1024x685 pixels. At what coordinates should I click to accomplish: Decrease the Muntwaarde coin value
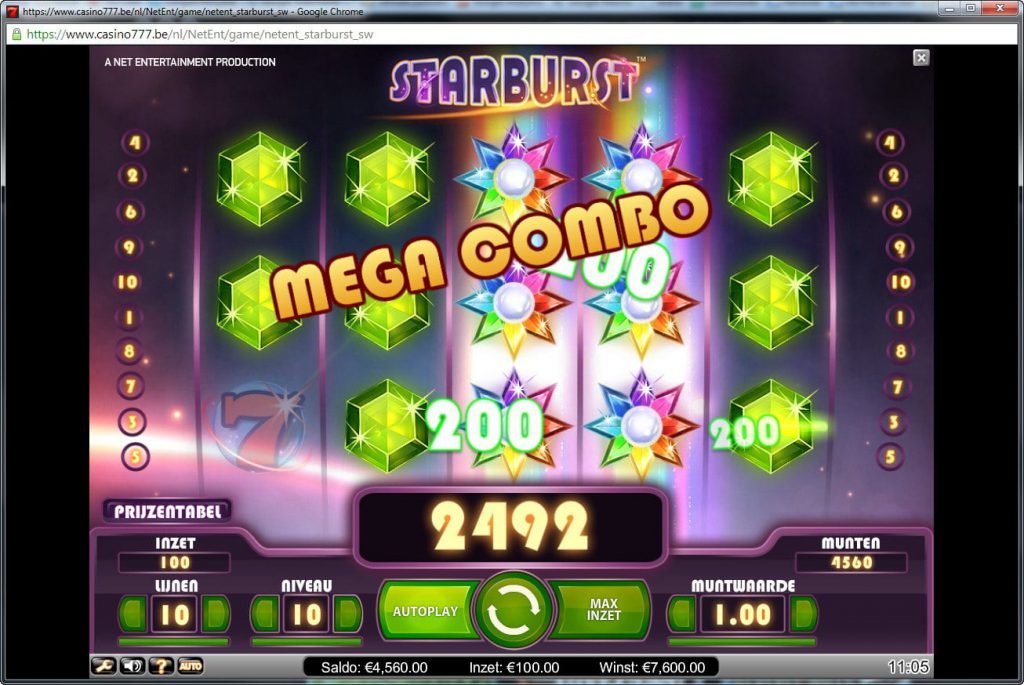(x=682, y=614)
